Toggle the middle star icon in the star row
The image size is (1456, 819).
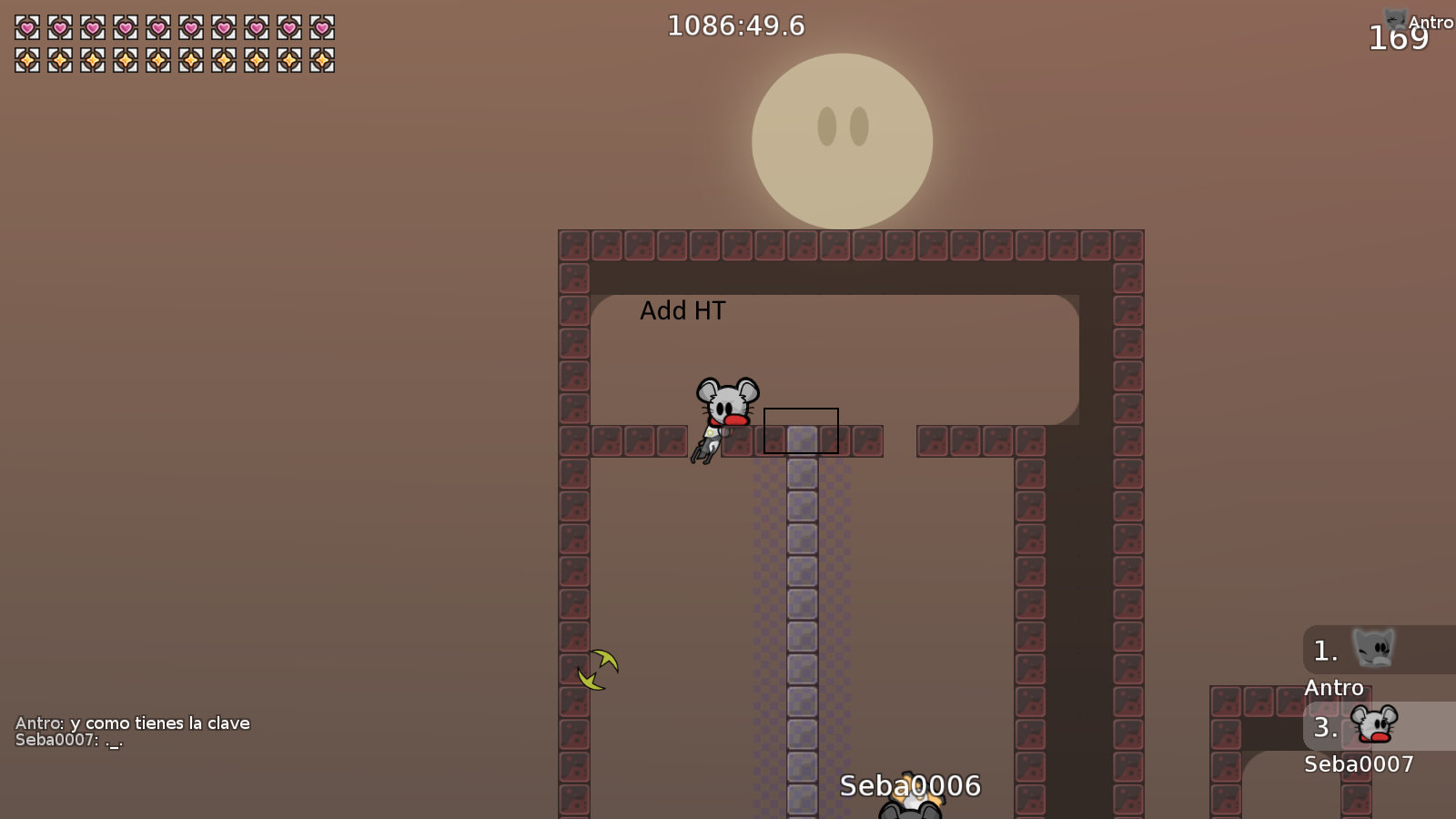(158, 62)
